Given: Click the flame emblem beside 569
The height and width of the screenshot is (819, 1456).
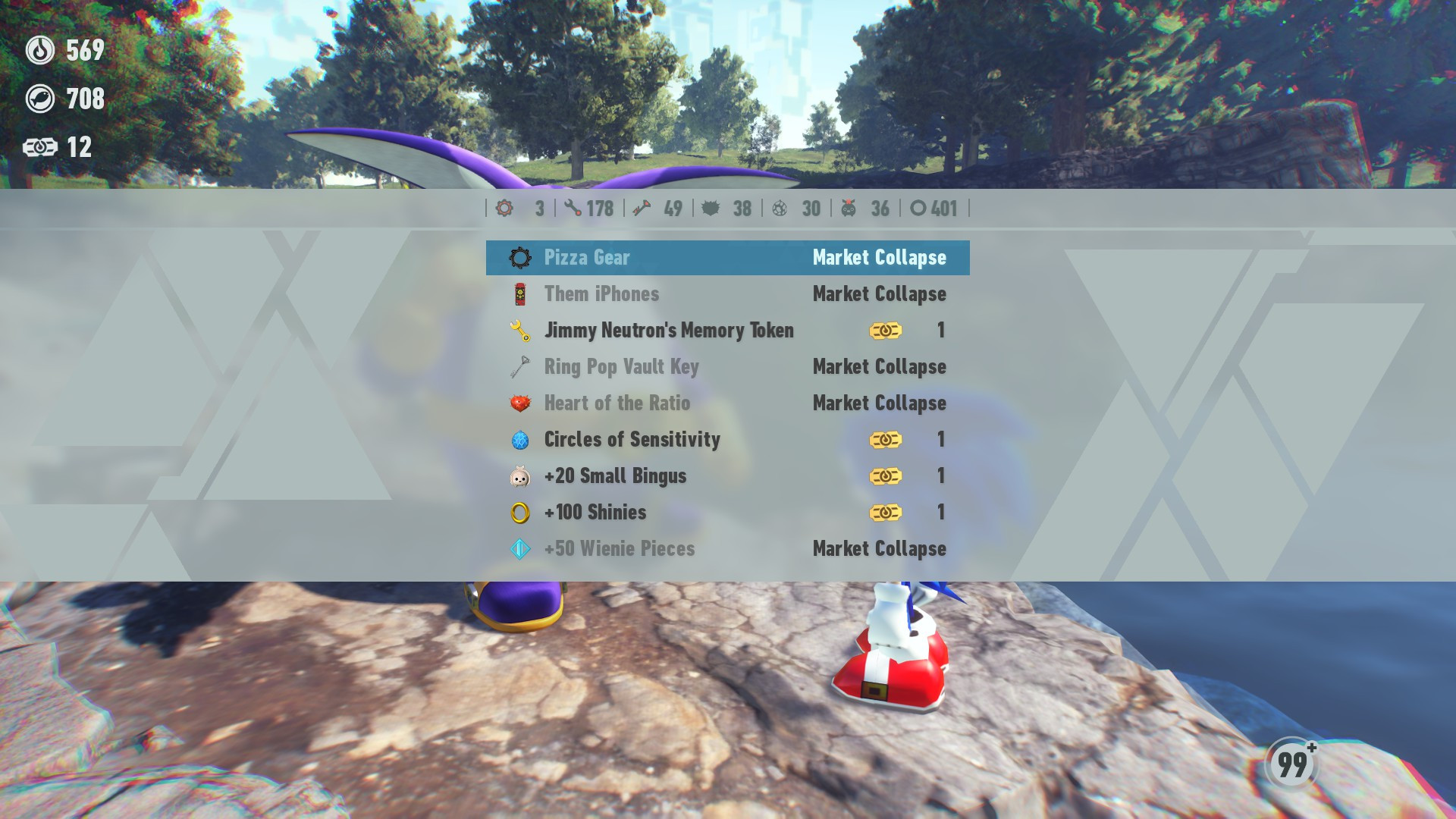Looking at the screenshot, I should [41, 52].
